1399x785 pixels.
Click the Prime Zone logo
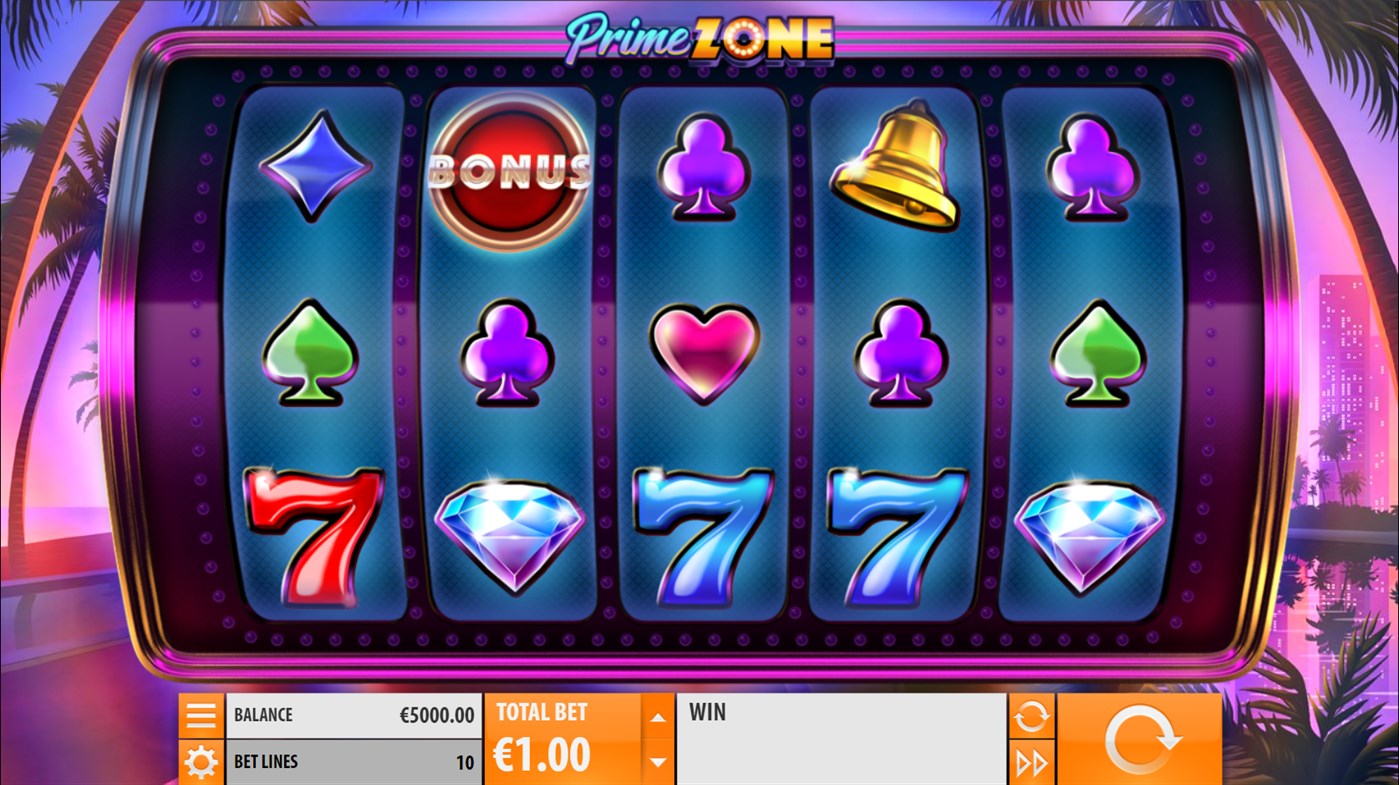click(699, 38)
